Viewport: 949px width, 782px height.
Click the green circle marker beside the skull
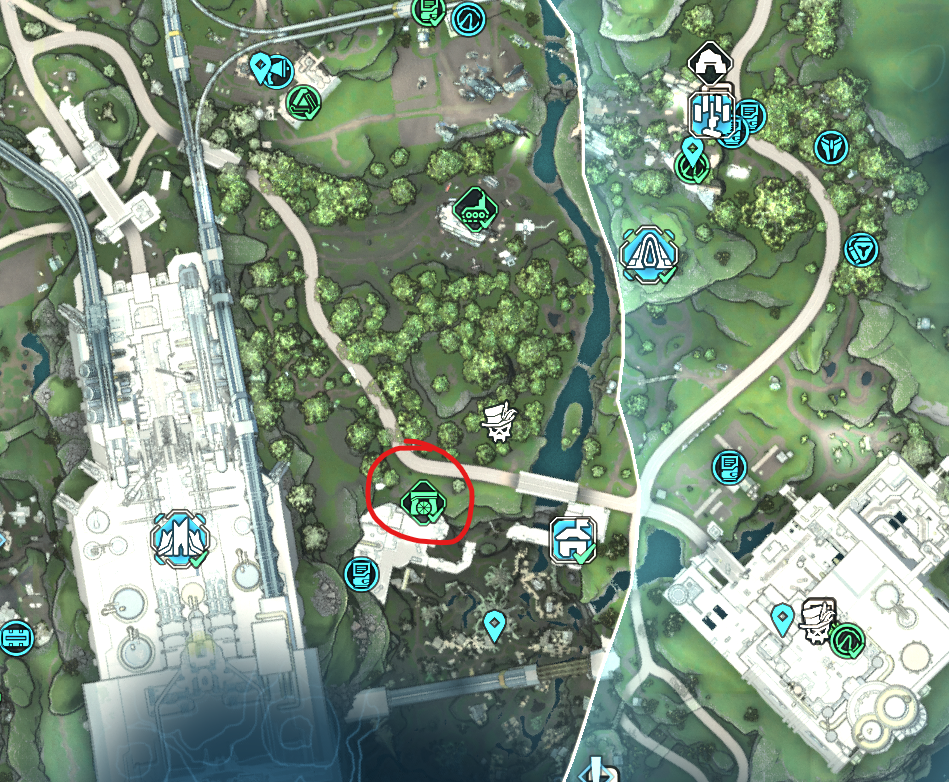(x=851, y=636)
